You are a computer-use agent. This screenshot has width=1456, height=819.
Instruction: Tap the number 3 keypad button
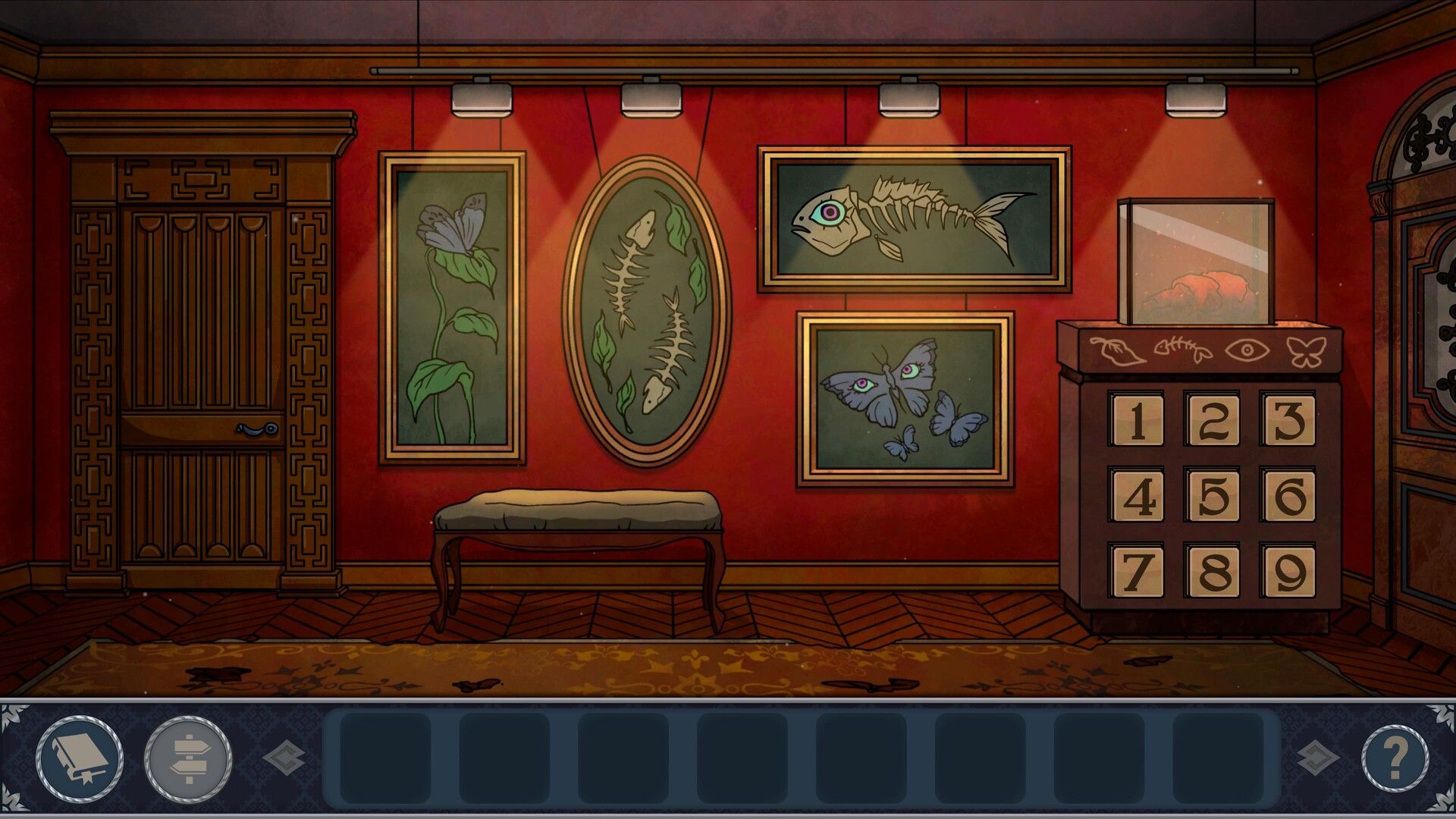1288,419
